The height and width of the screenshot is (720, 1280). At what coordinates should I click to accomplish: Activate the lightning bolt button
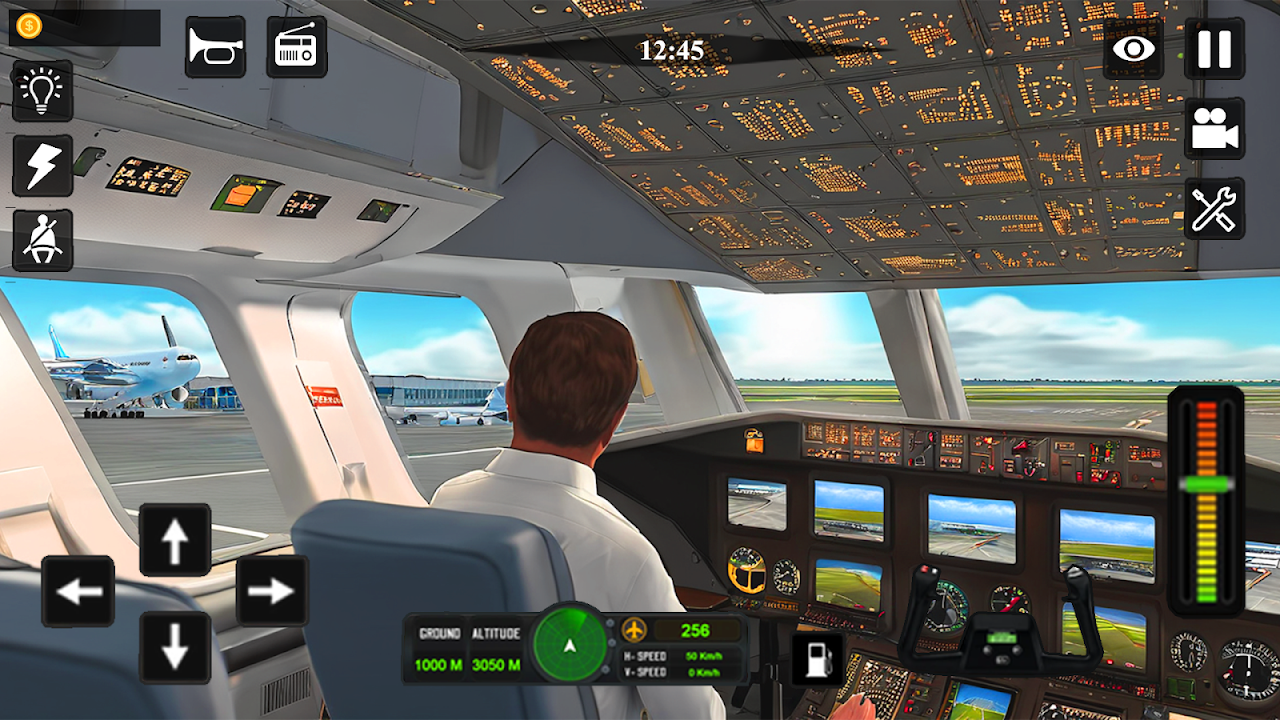[x=42, y=166]
